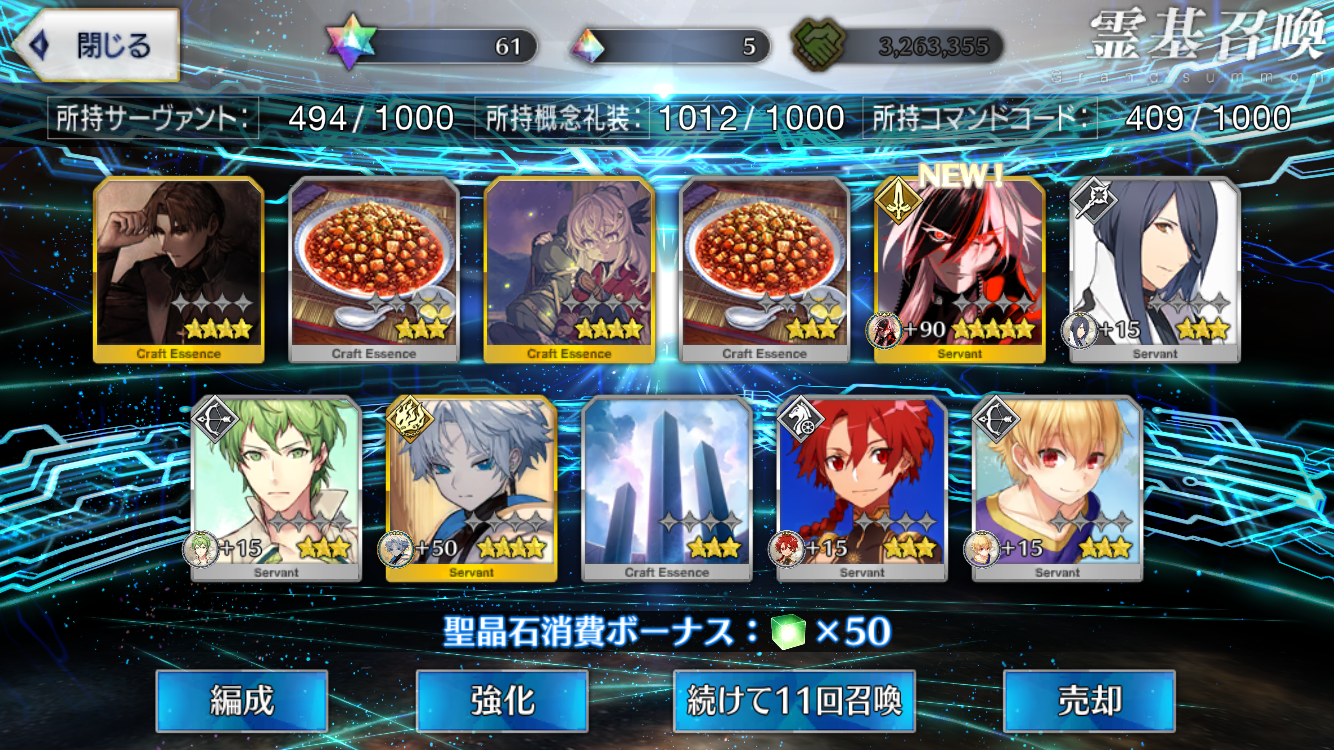Pick the silver-haired four-star servant card
Viewport: 1334px width, 750px height.
471,488
